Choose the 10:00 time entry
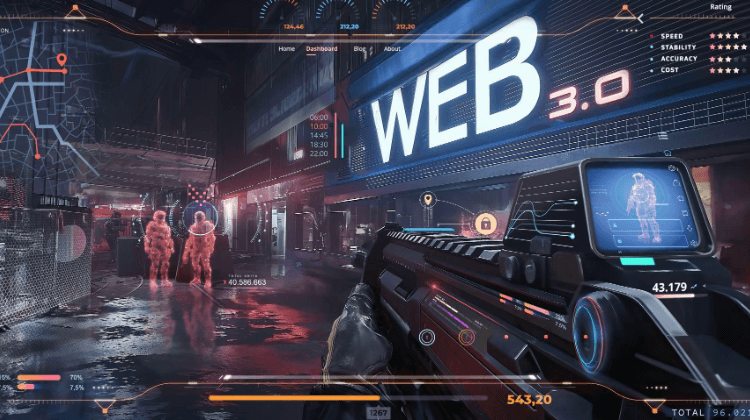Viewport: 750px width, 420px height. coord(319,127)
